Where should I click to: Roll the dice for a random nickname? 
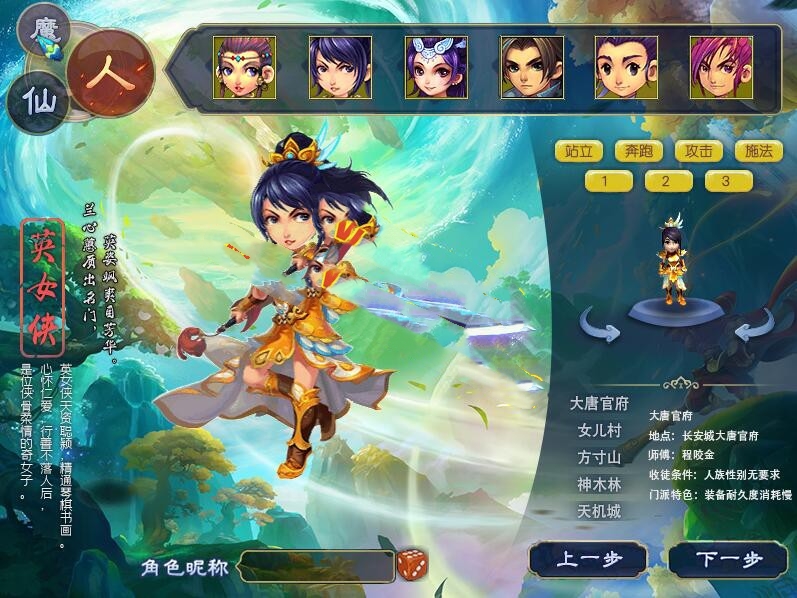pyautogui.click(x=411, y=564)
